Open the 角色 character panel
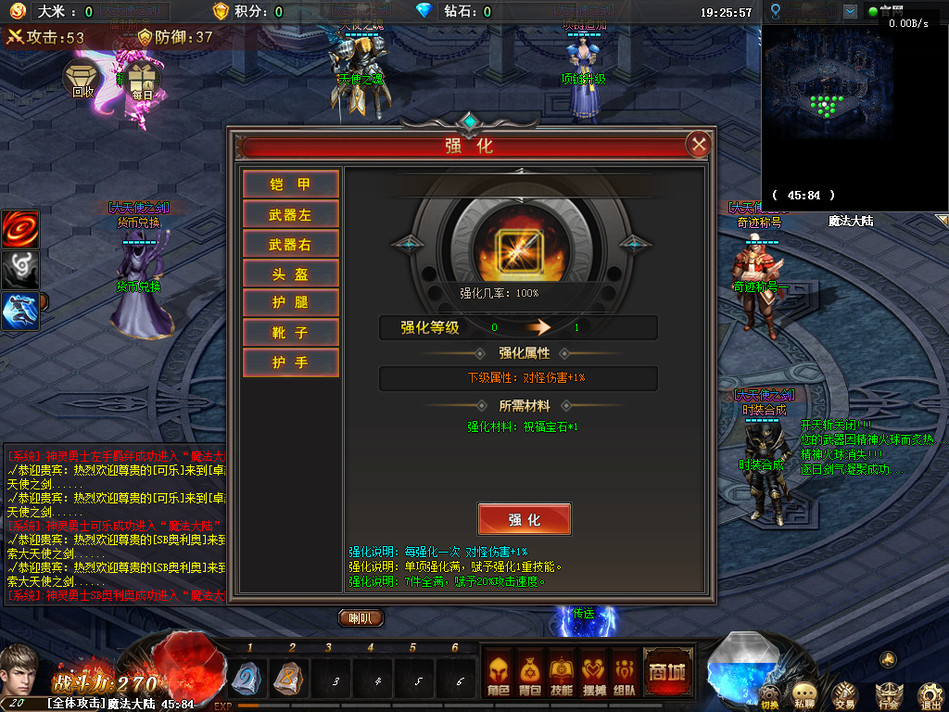This screenshot has width=949, height=712. coord(499,672)
